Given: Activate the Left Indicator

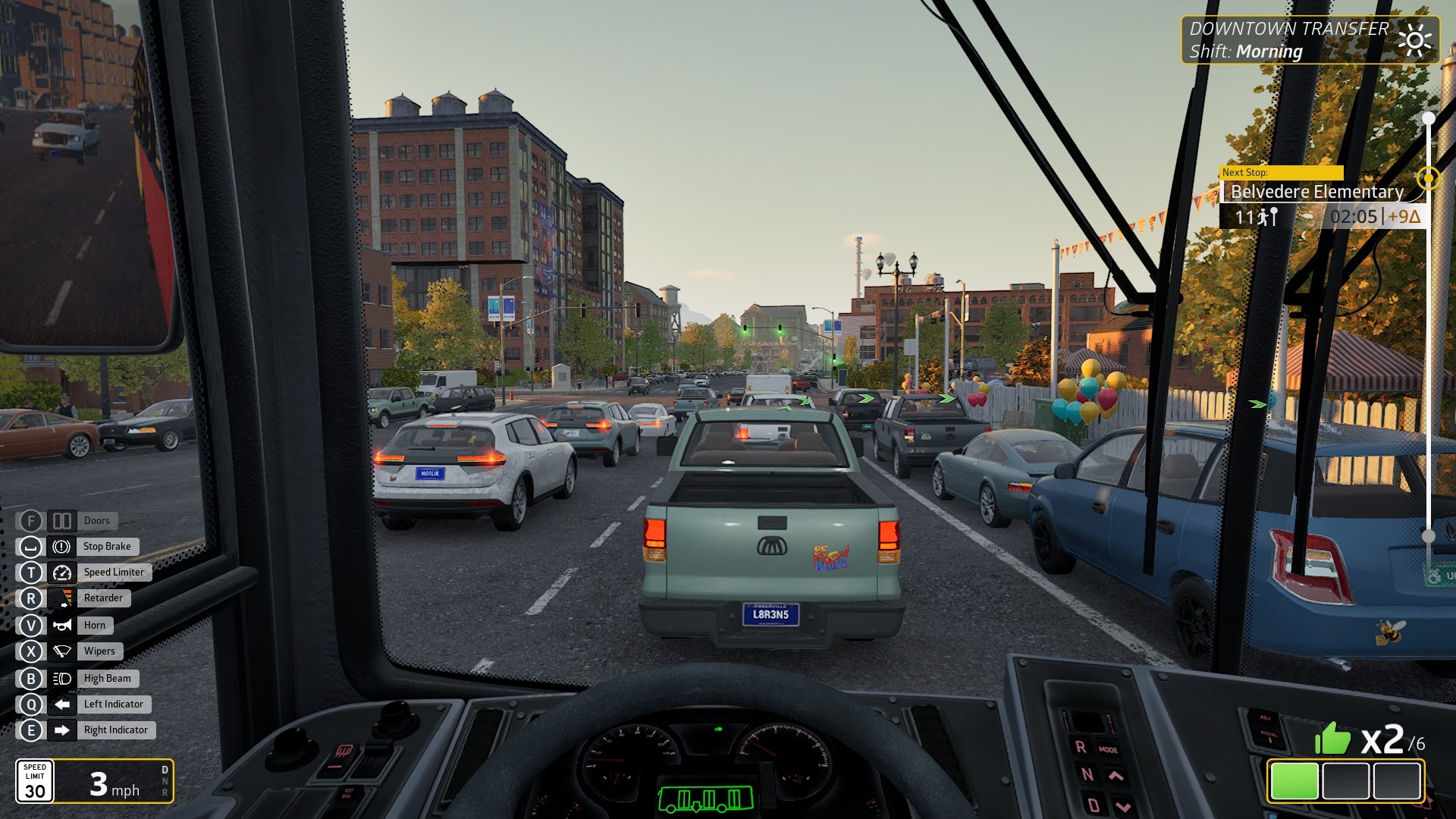Looking at the screenshot, I should click(x=62, y=704).
